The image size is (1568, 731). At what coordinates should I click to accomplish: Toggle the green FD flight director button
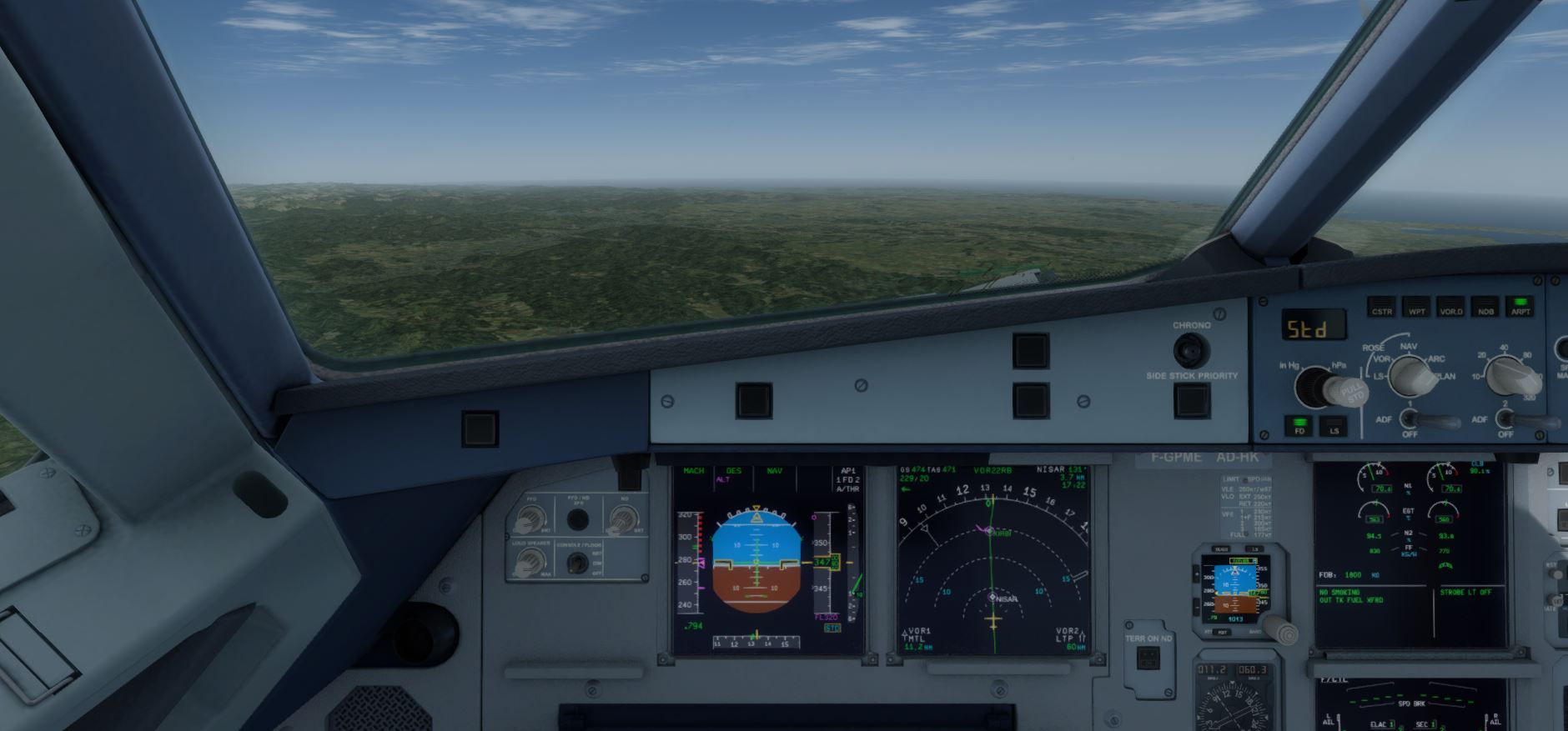coord(1299,426)
